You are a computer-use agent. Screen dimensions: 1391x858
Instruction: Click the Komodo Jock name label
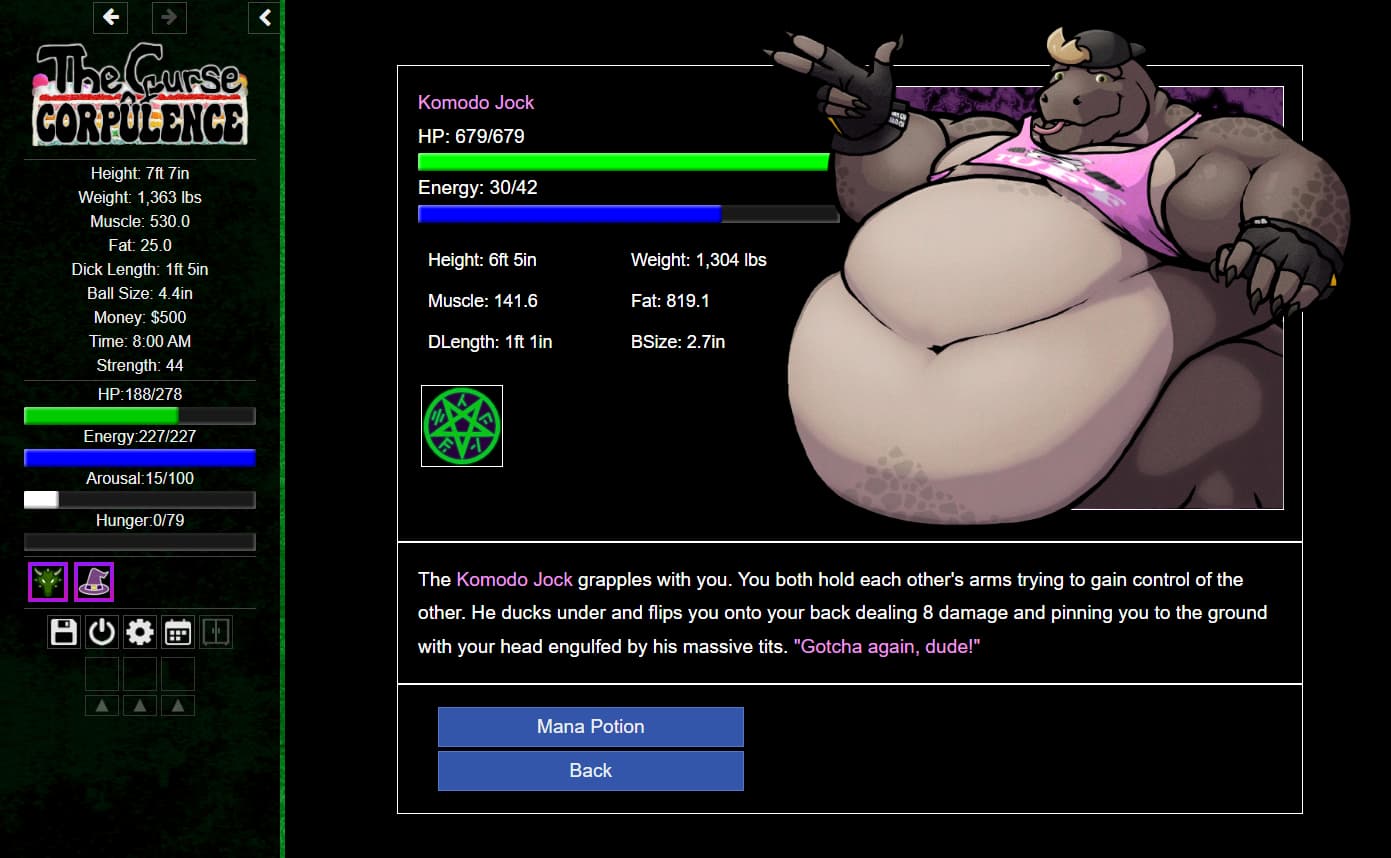pyautogui.click(x=476, y=102)
